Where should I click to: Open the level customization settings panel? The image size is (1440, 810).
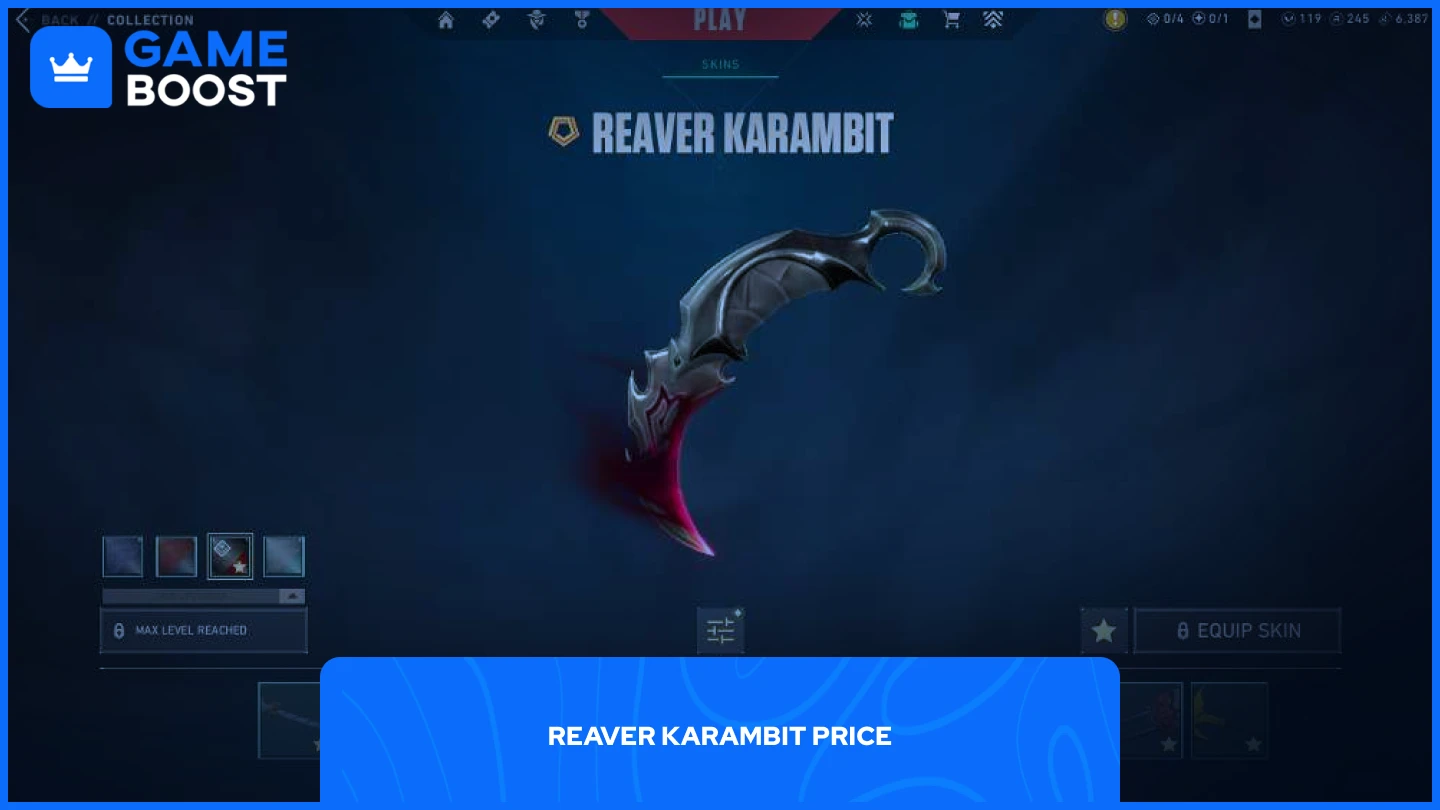click(x=720, y=630)
